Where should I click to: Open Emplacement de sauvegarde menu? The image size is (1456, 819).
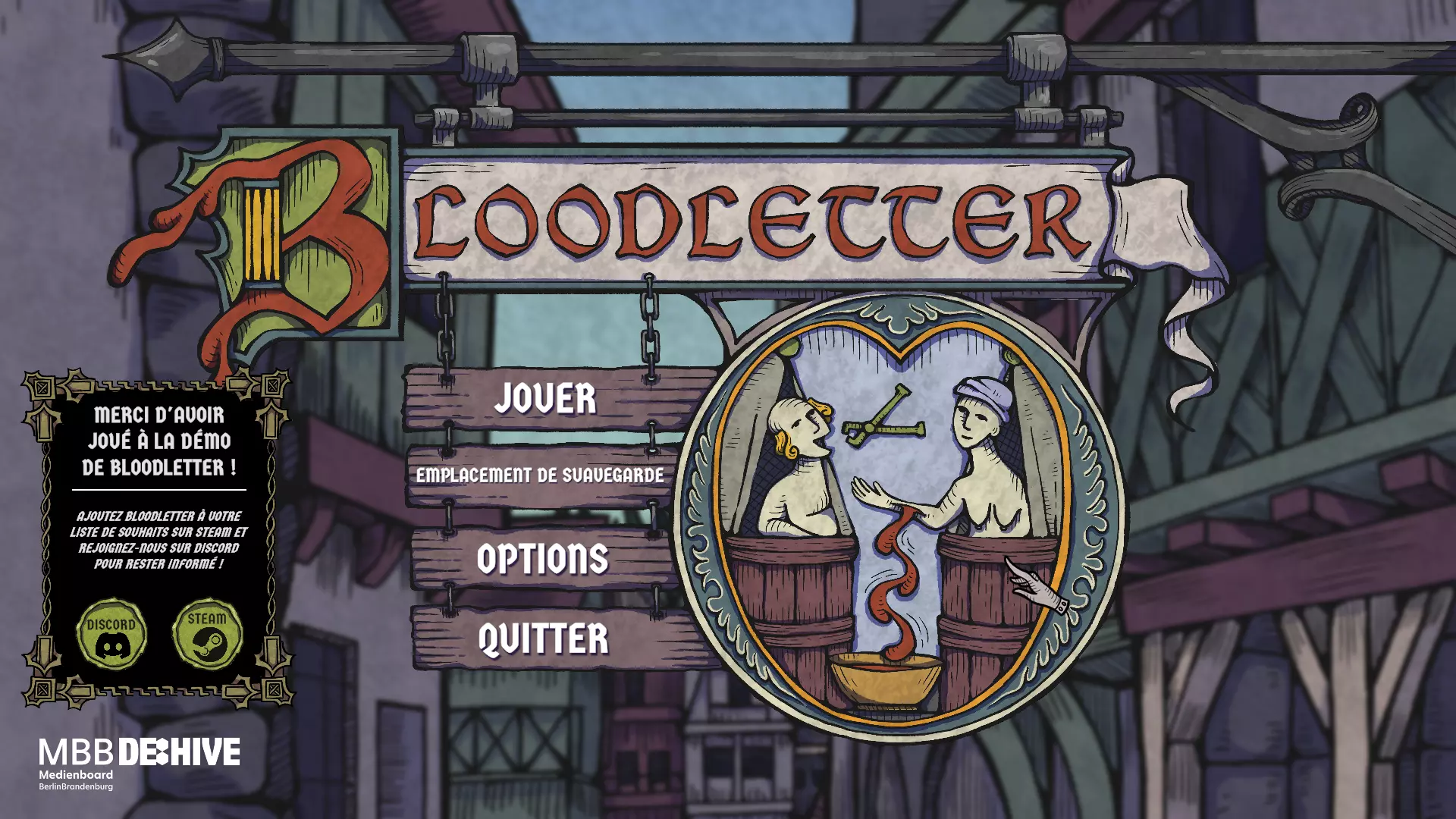pos(540,475)
